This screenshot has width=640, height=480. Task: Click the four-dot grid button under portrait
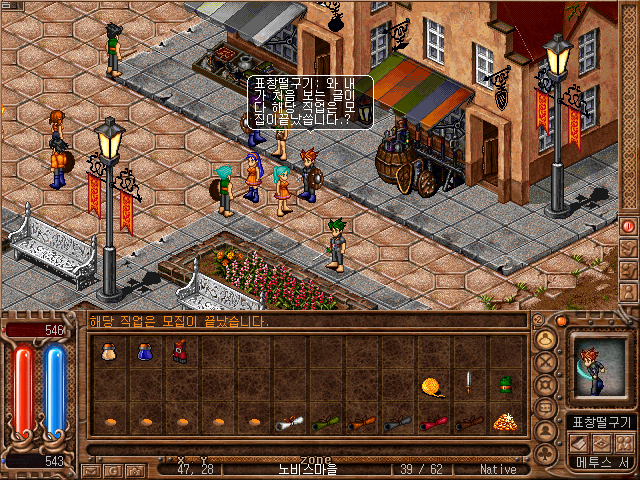[626, 442]
